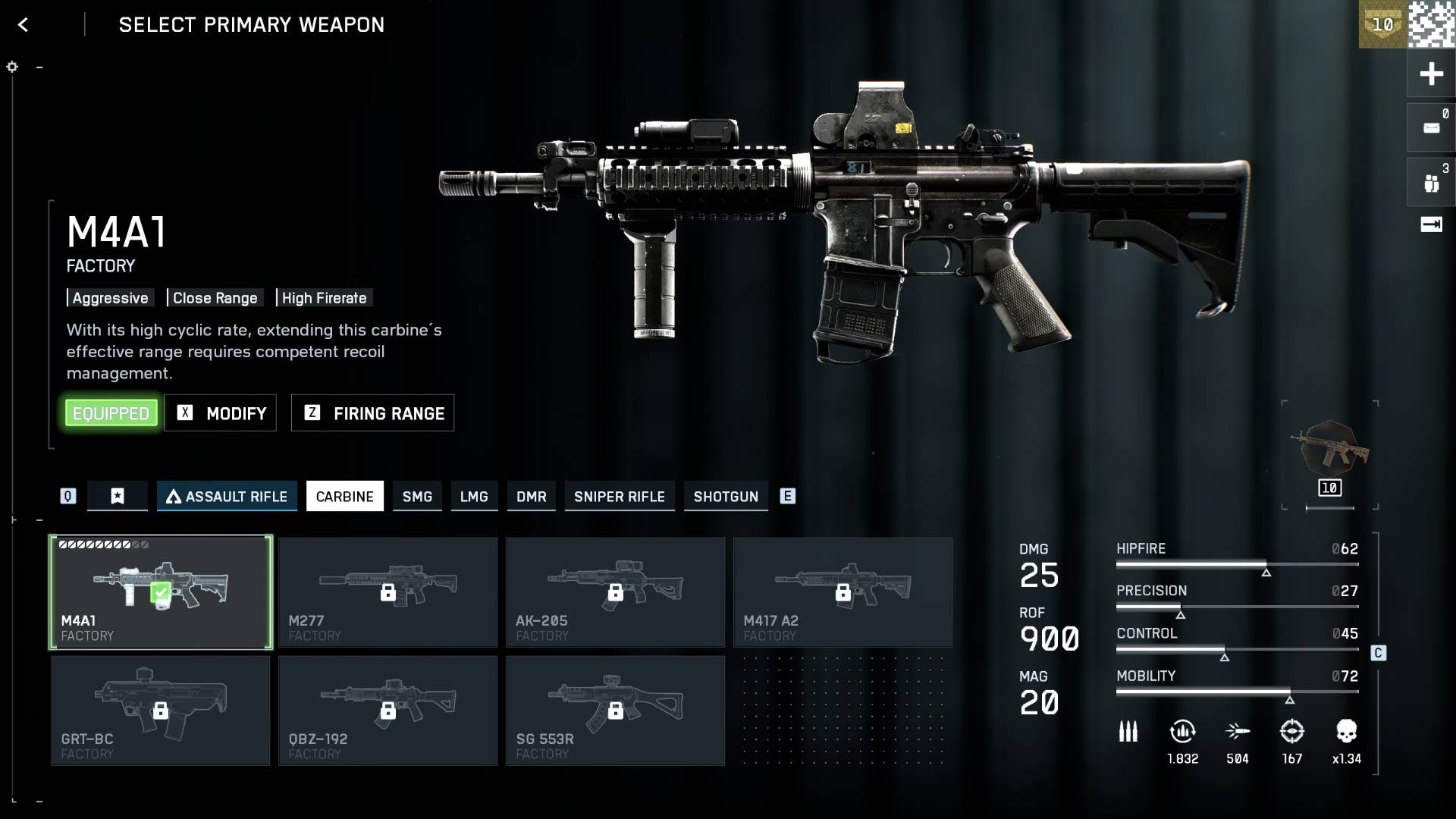The width and height of the screenshot is (1456, 819).
Task: Select the M4A1 weapon tile
Action: pyautogui.click(x=161, y=592)
